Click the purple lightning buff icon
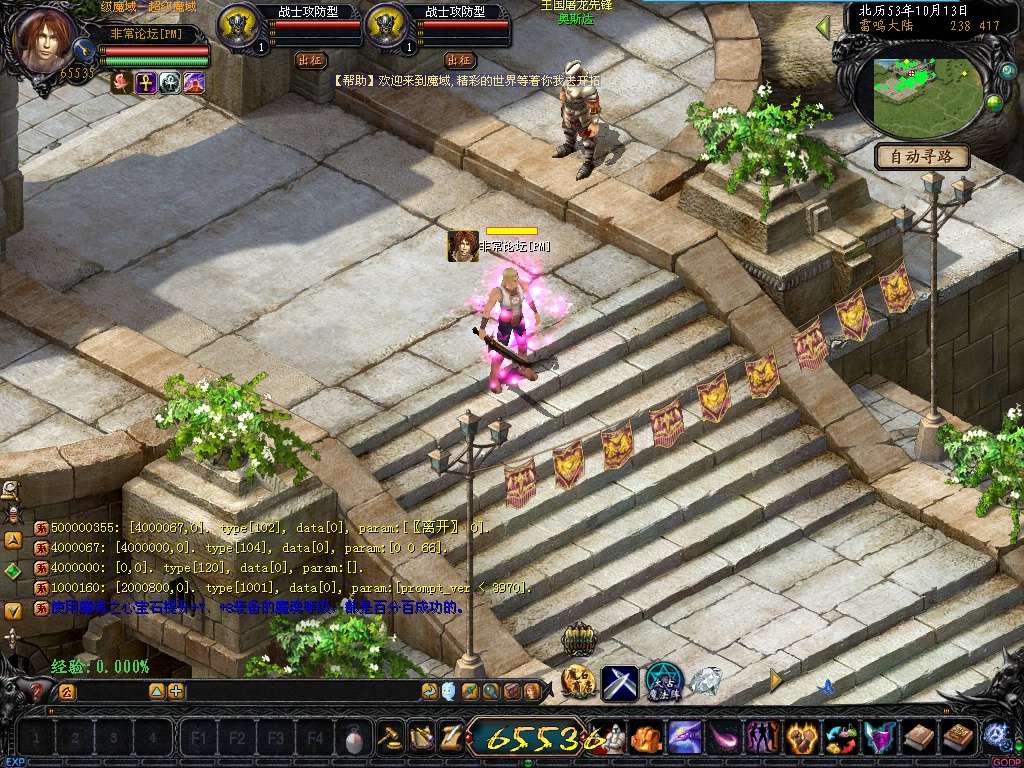Screen dimensions: 1024x768 point(194,83)
